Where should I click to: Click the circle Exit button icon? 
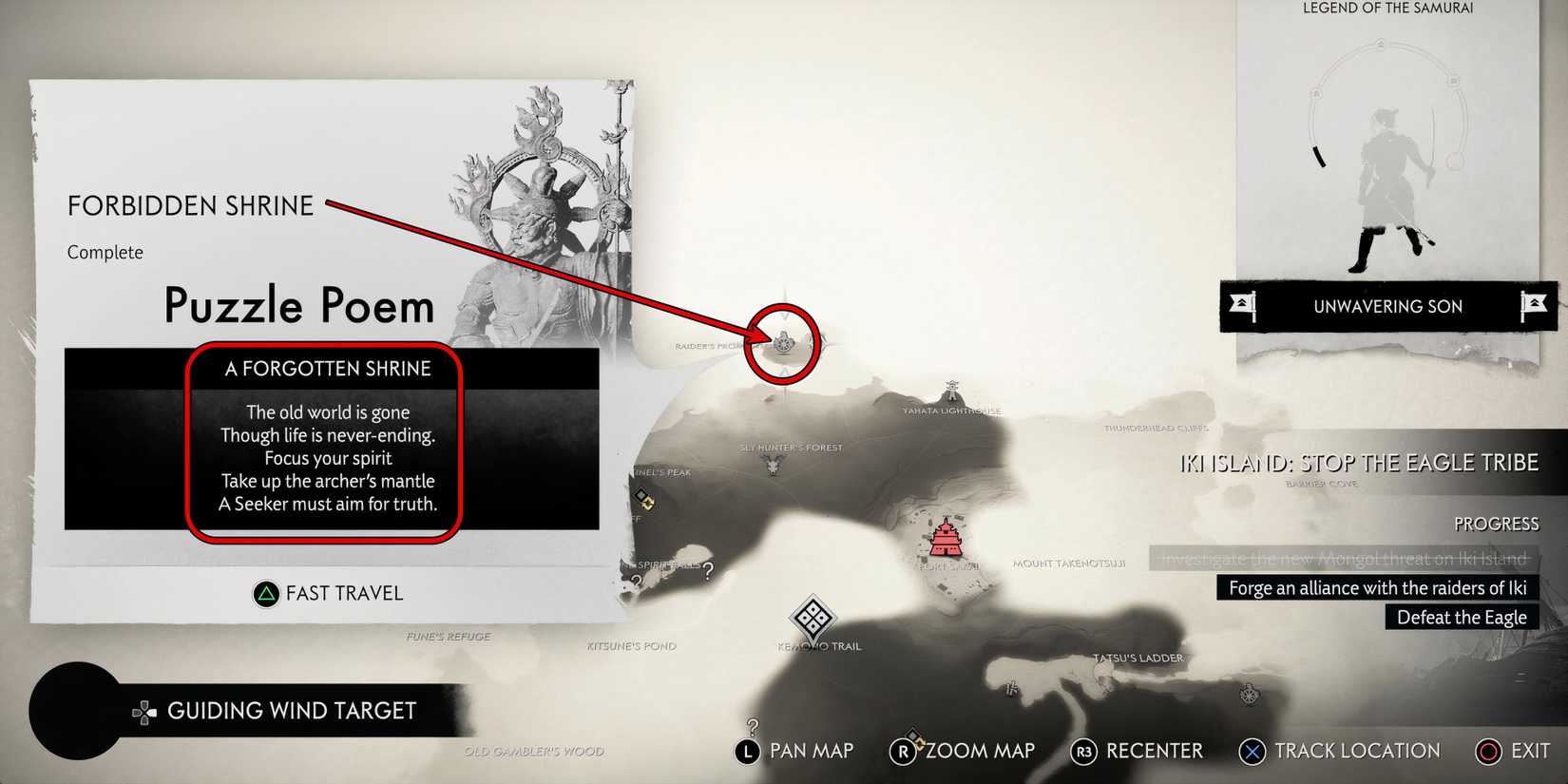[1487, 751]
